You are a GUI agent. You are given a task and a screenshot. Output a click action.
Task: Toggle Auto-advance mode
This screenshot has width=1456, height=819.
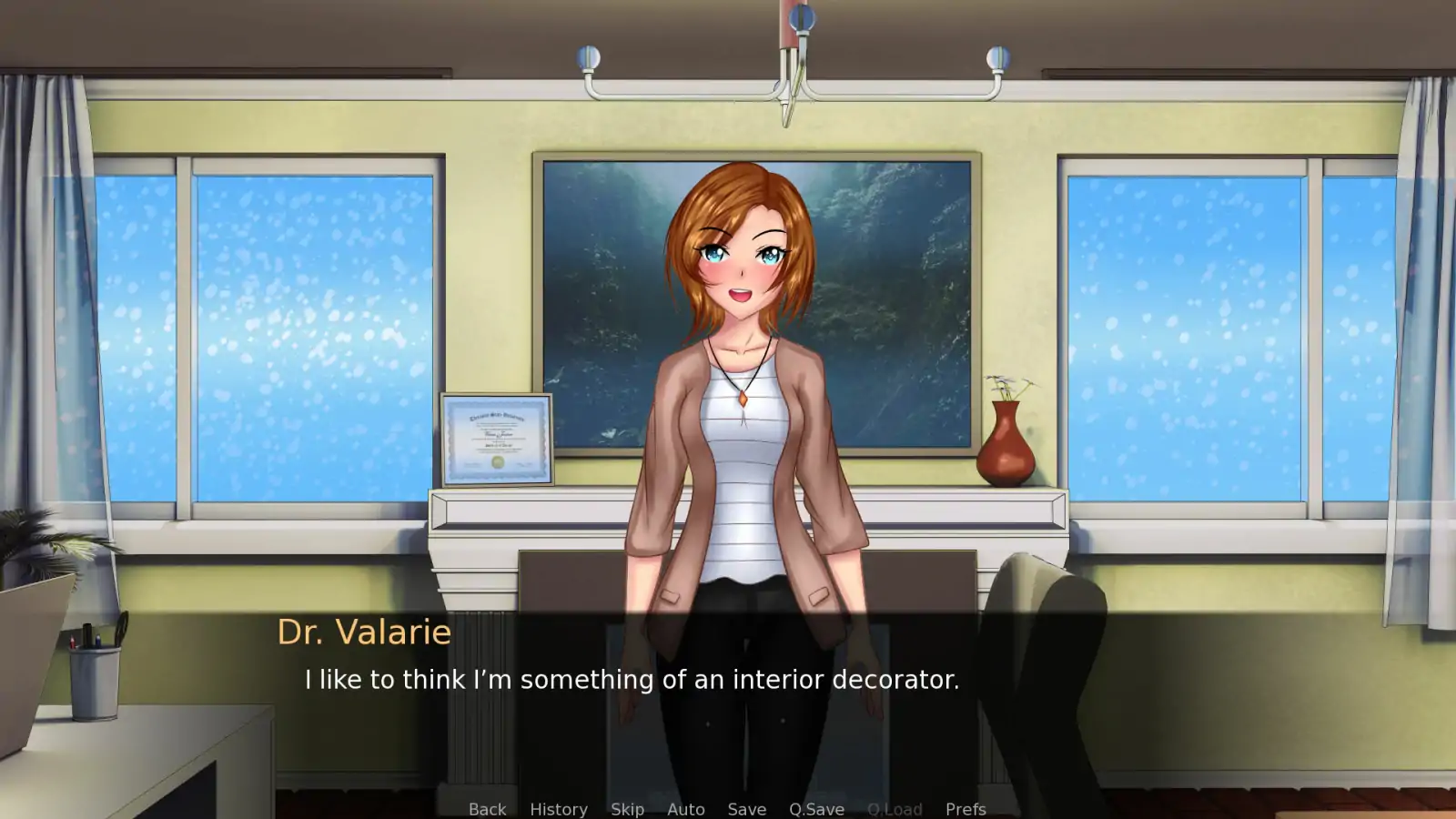pos(686,808)
